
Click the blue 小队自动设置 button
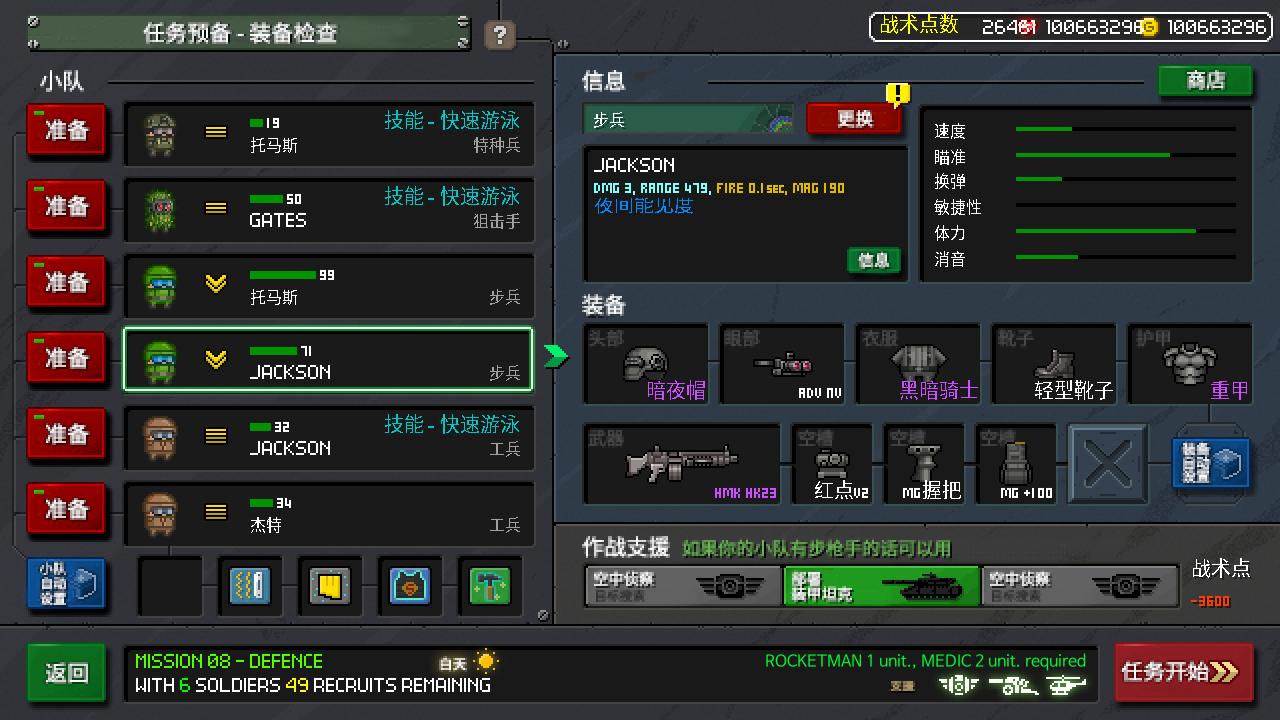point(66,585)
